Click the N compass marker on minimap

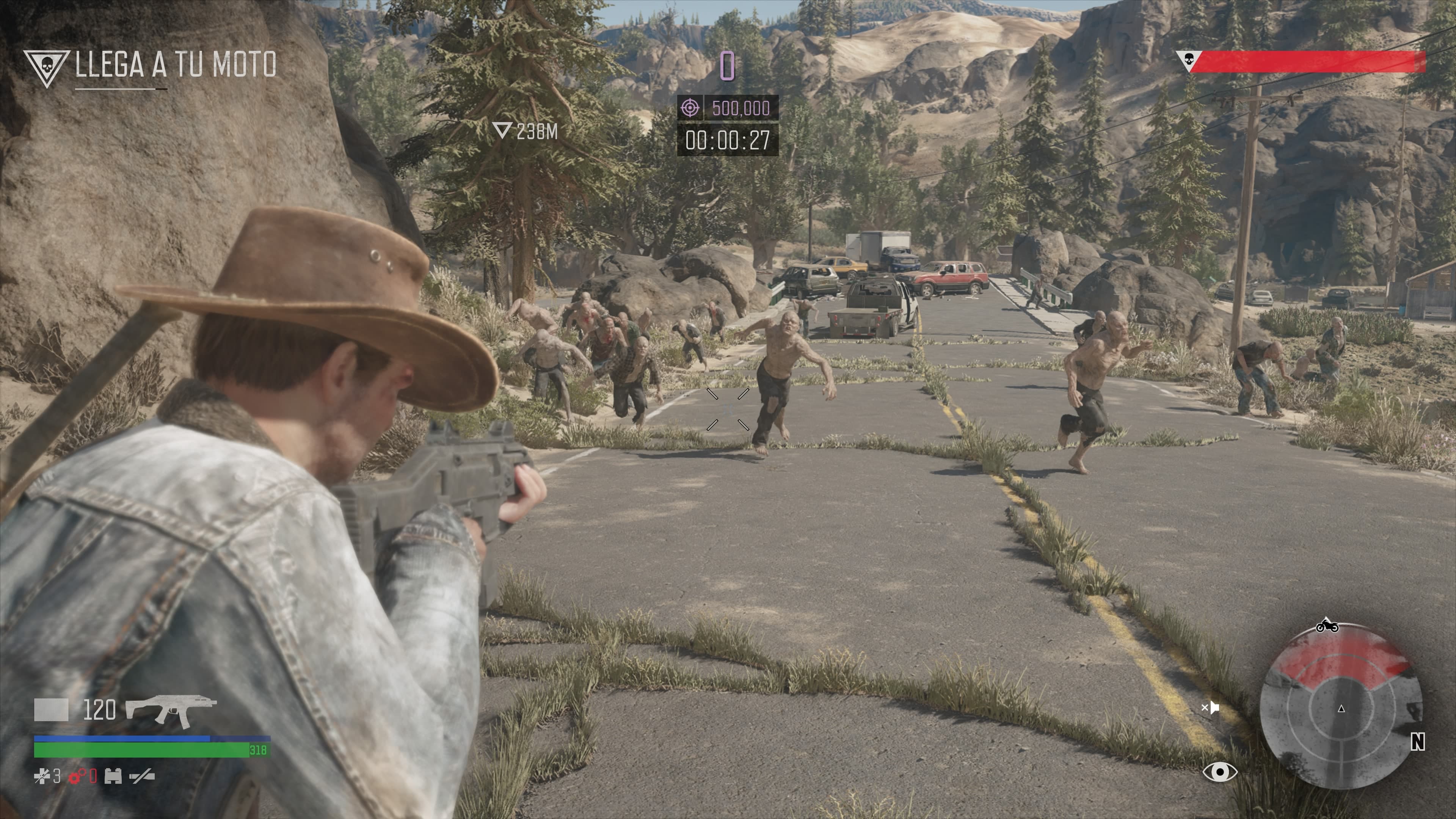click(x=1417, y=742)
